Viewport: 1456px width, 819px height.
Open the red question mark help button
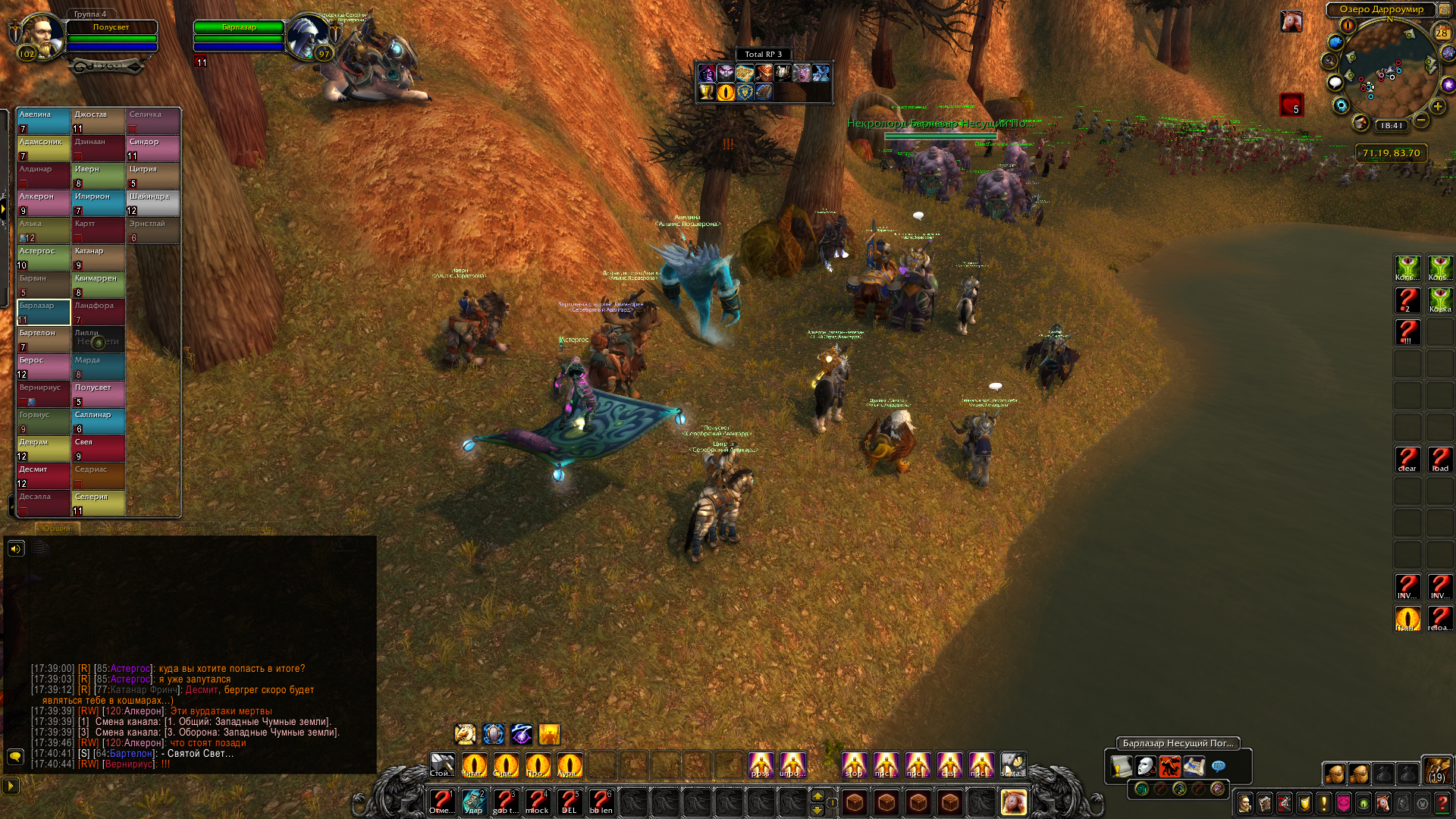1442,802
